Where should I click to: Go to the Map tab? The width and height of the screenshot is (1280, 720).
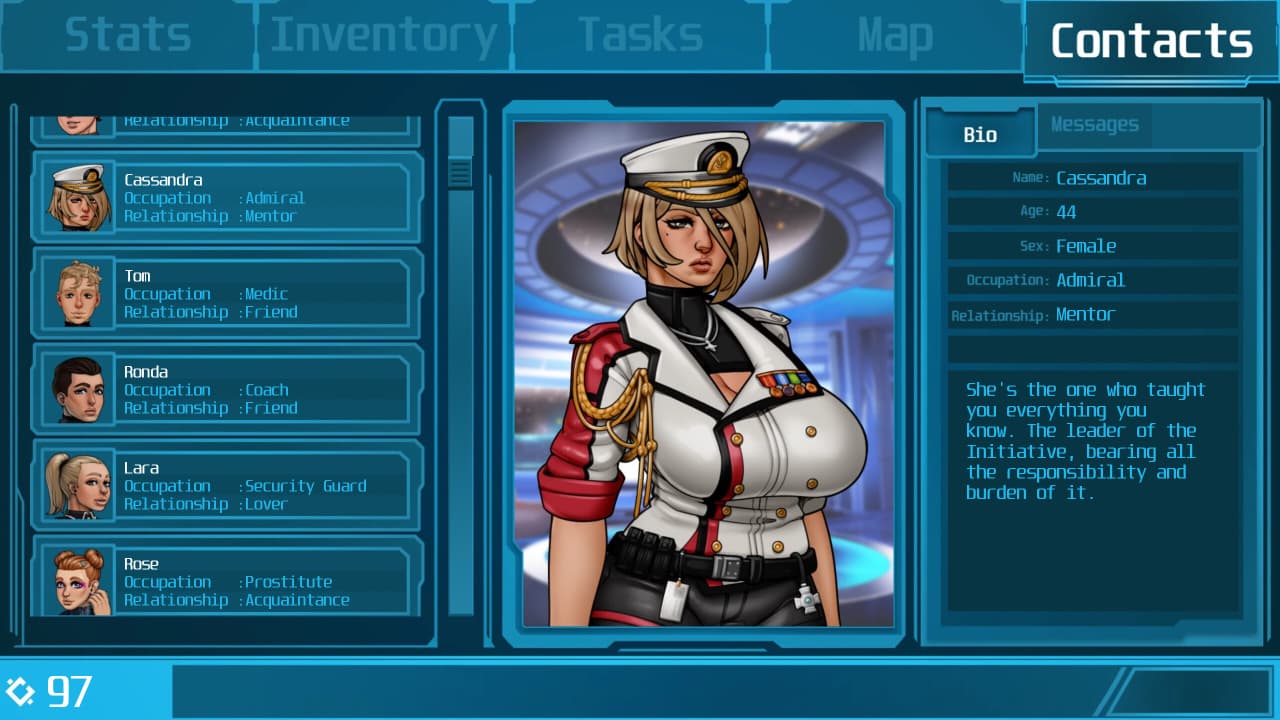(x=895, y=36)
